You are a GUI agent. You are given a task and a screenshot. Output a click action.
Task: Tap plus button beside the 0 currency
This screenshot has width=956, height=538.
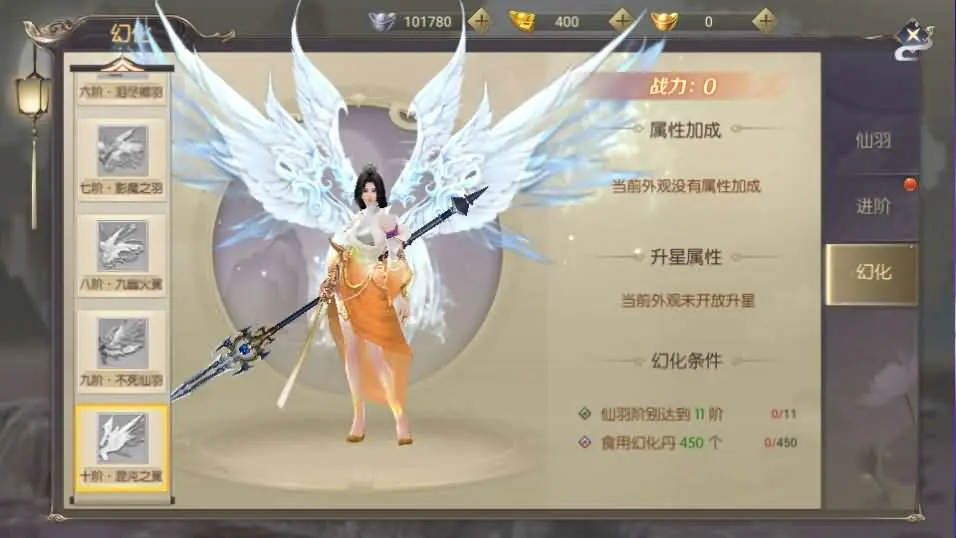tap(765, 20)
